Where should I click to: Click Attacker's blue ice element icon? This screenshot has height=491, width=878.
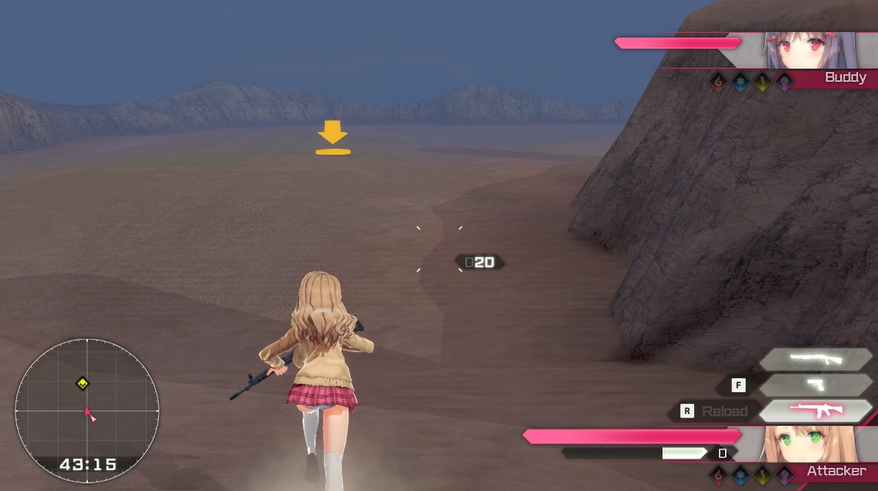(x=741, y=476)
